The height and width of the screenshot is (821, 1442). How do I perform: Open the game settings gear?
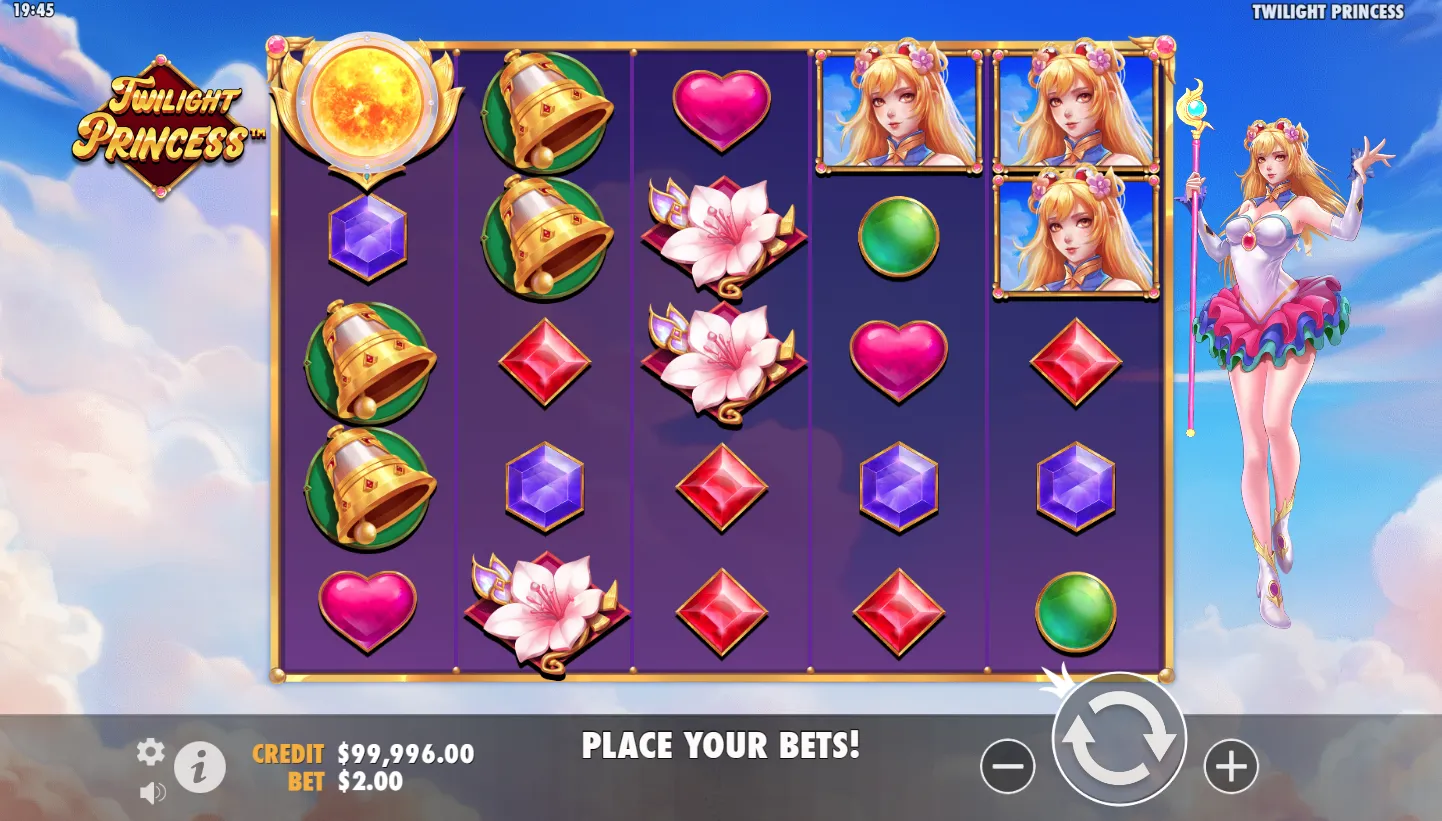(x=150, y=752)
